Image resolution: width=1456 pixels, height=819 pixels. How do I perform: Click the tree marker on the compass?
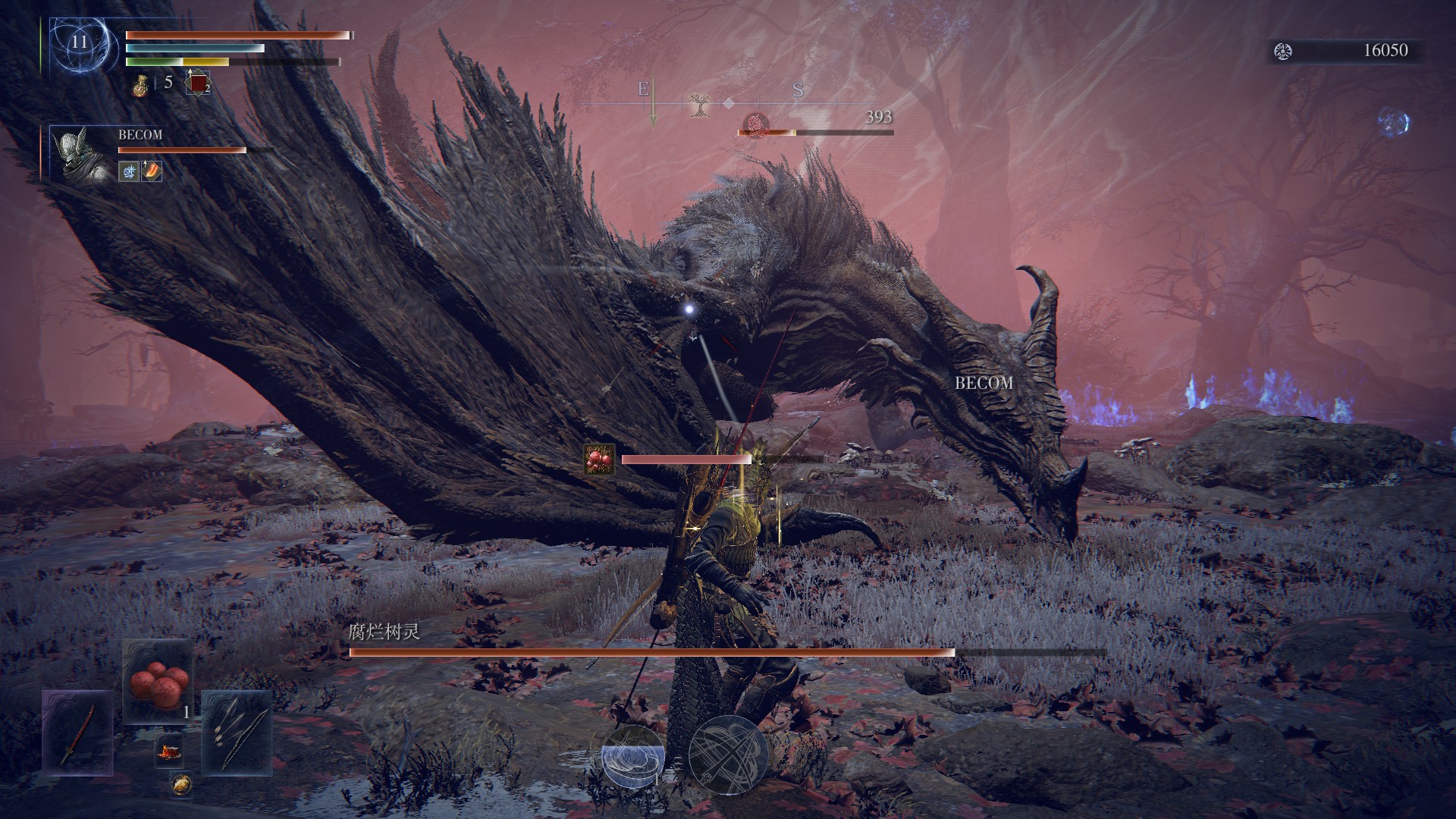tap(699, 105)
